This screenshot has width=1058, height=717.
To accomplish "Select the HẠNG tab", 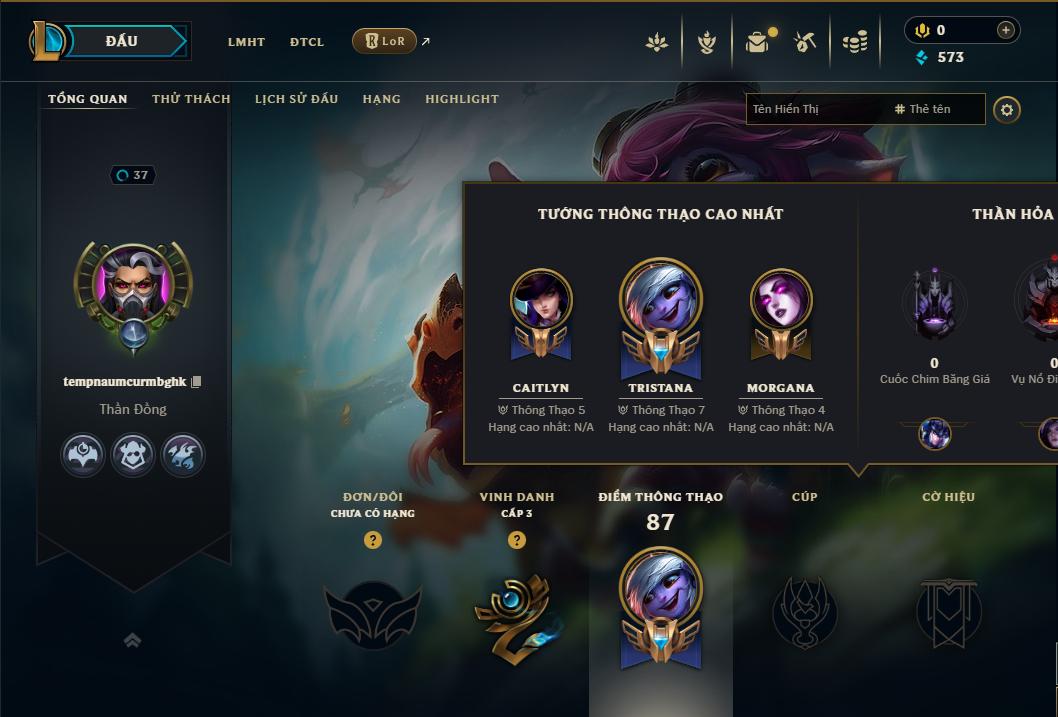I will coord(381,99).
